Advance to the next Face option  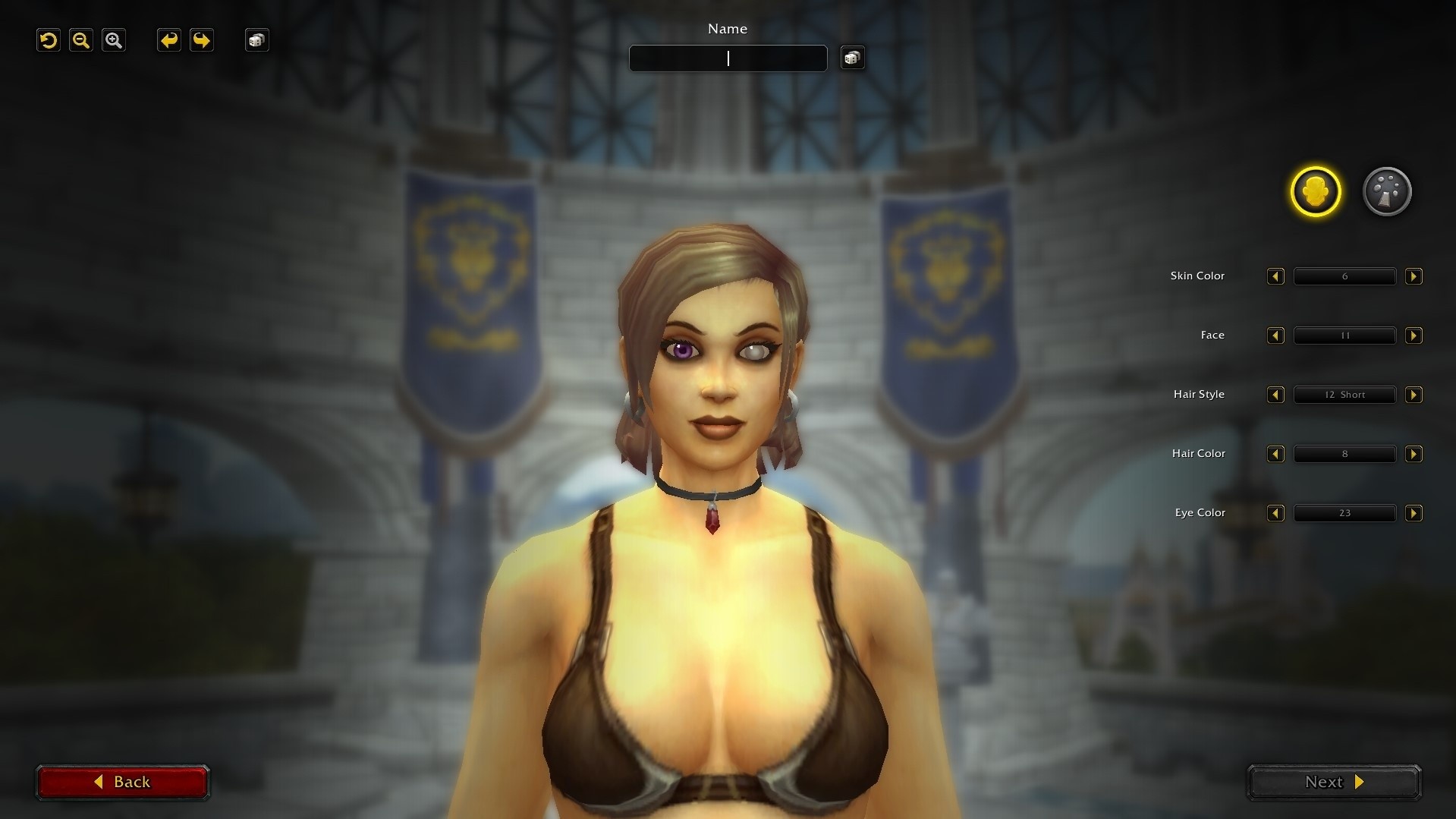coord(1414,335)
